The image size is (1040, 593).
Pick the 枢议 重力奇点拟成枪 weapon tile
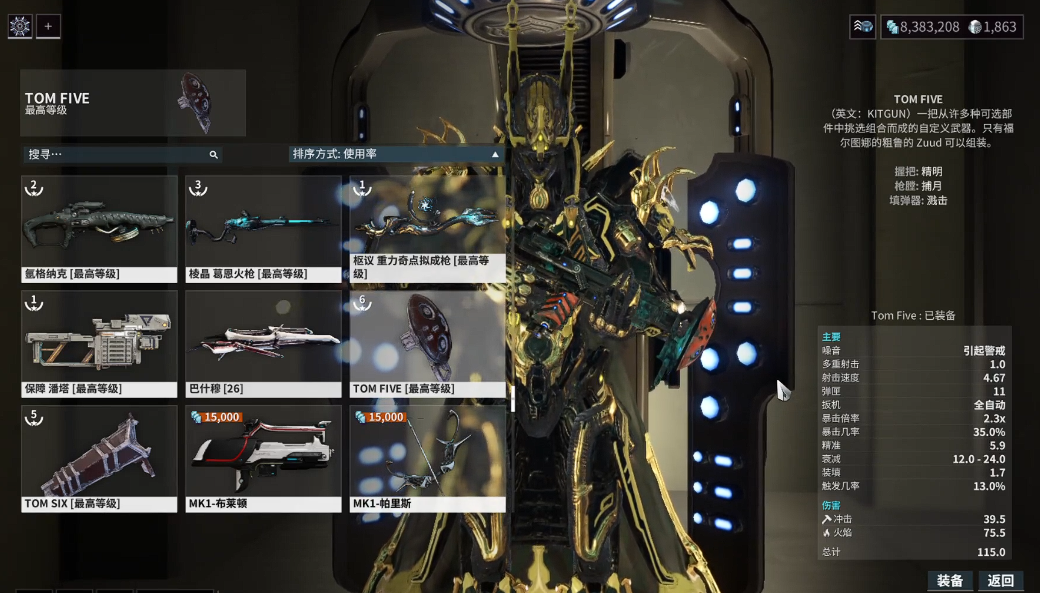pyautogui.click(x=427, y=229)
